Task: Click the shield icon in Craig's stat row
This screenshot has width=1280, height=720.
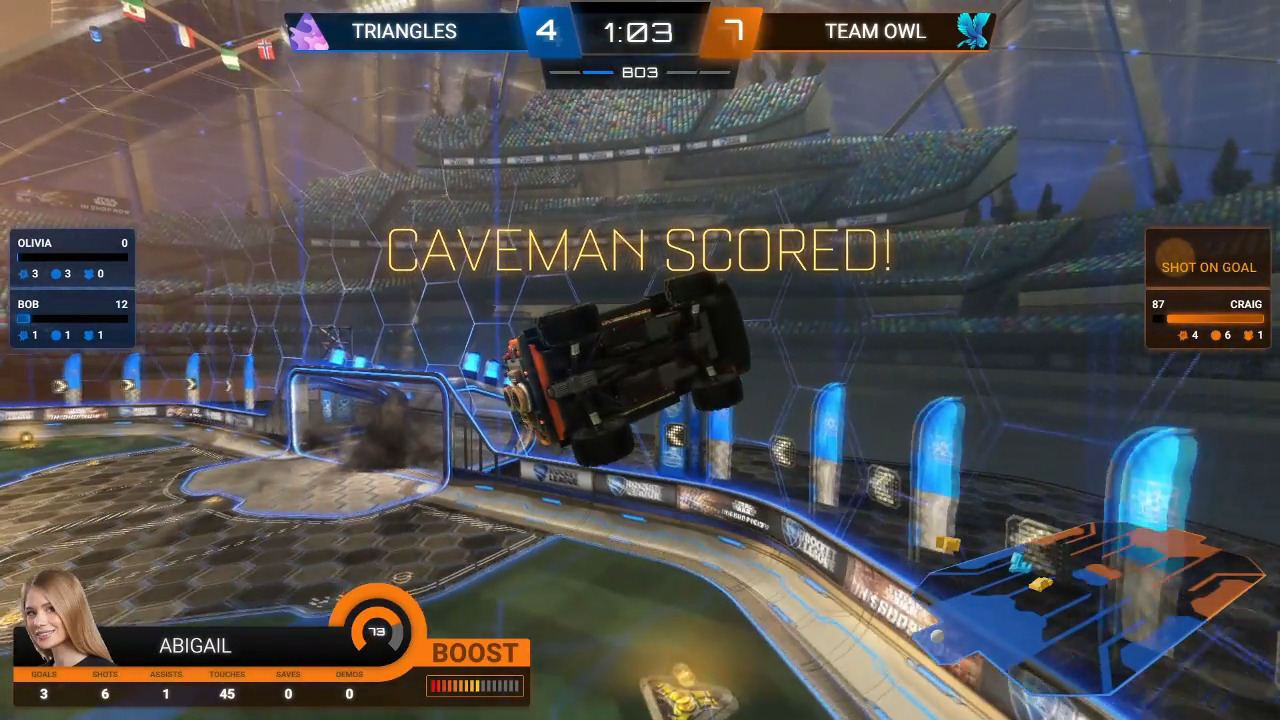Action: tap(1248, 335)
